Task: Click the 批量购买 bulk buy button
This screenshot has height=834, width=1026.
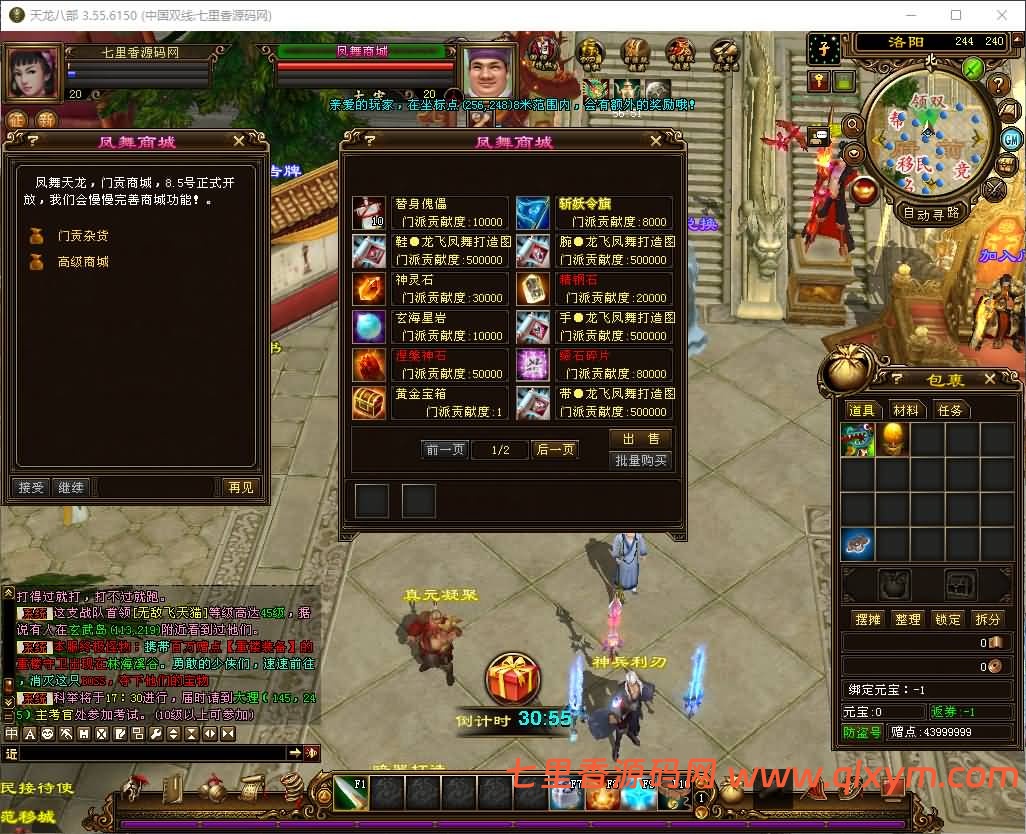Action: click(x=641, y=461)
